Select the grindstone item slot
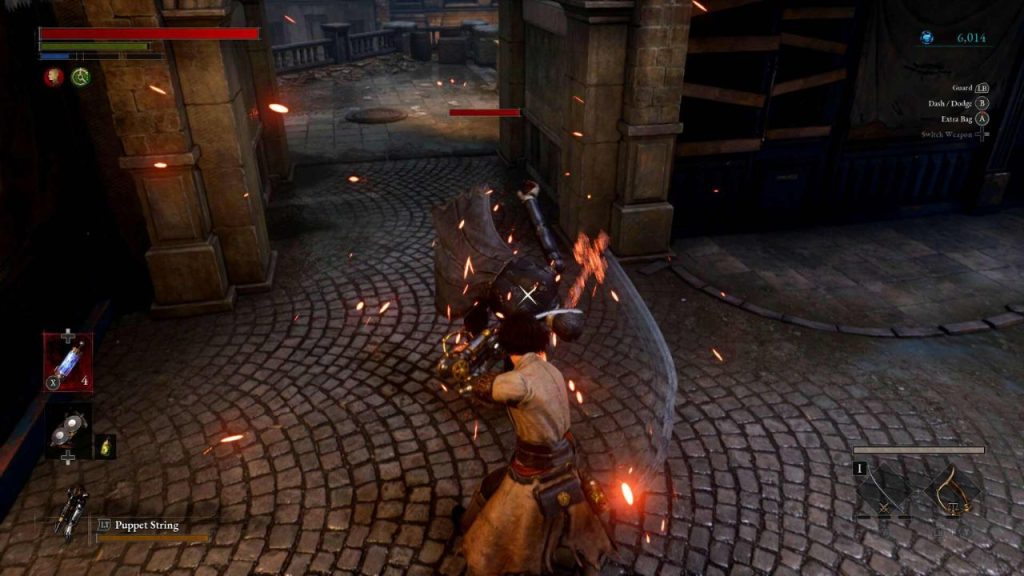This screenshot has width=1024, height=576. [x=68, y=431]
